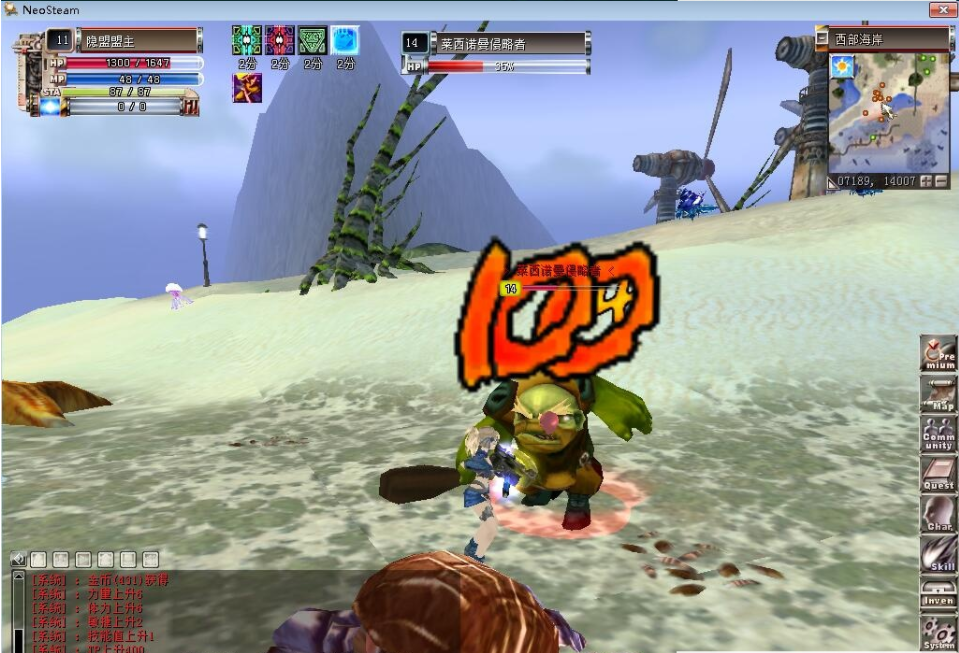Open the System menu
Image resolution: width=959 pixels, height=653 pixels.
[x=938, y=632]
